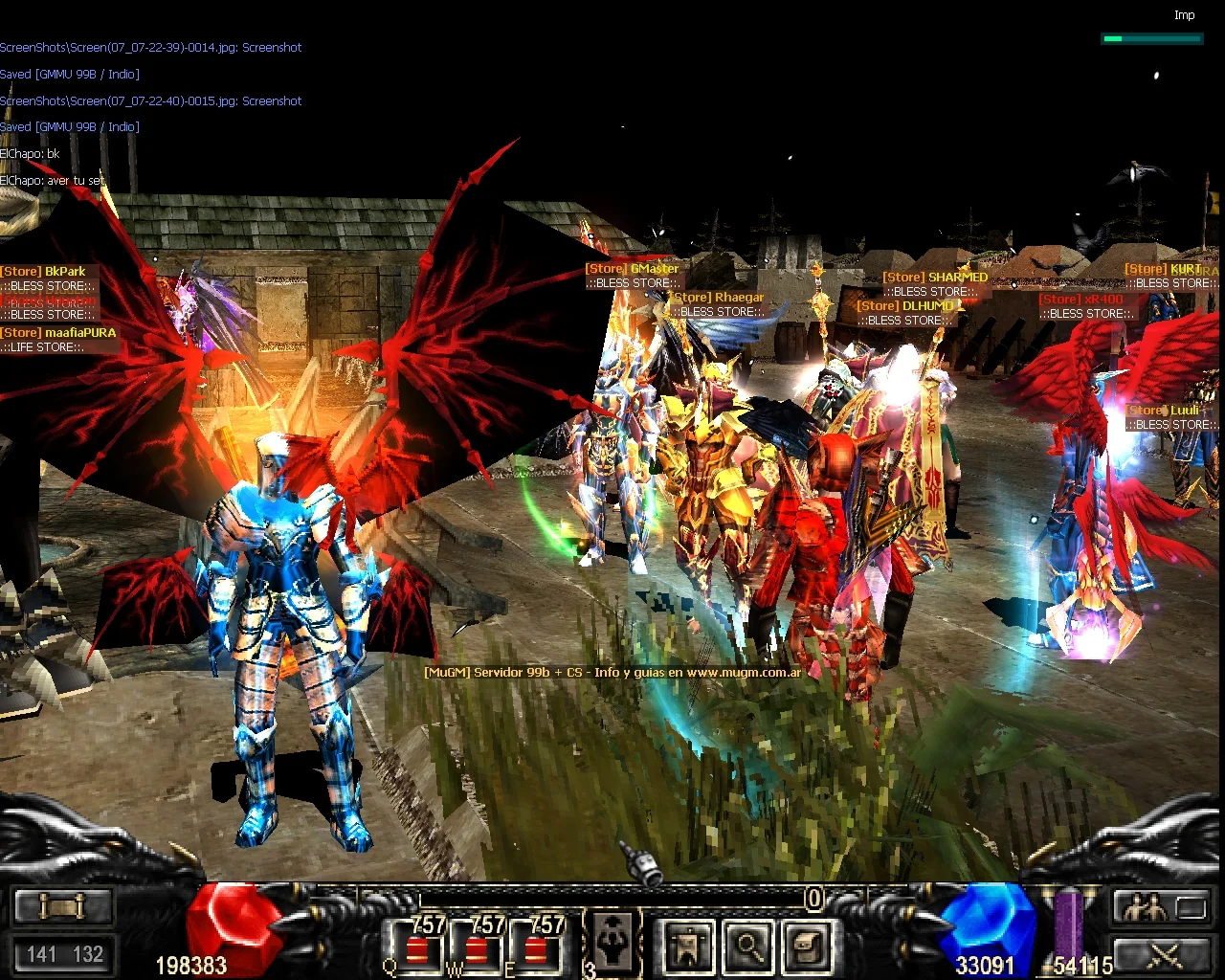Select the skill equipped in slot 3
The image size is (1225, 980).
tap(612, 943)
